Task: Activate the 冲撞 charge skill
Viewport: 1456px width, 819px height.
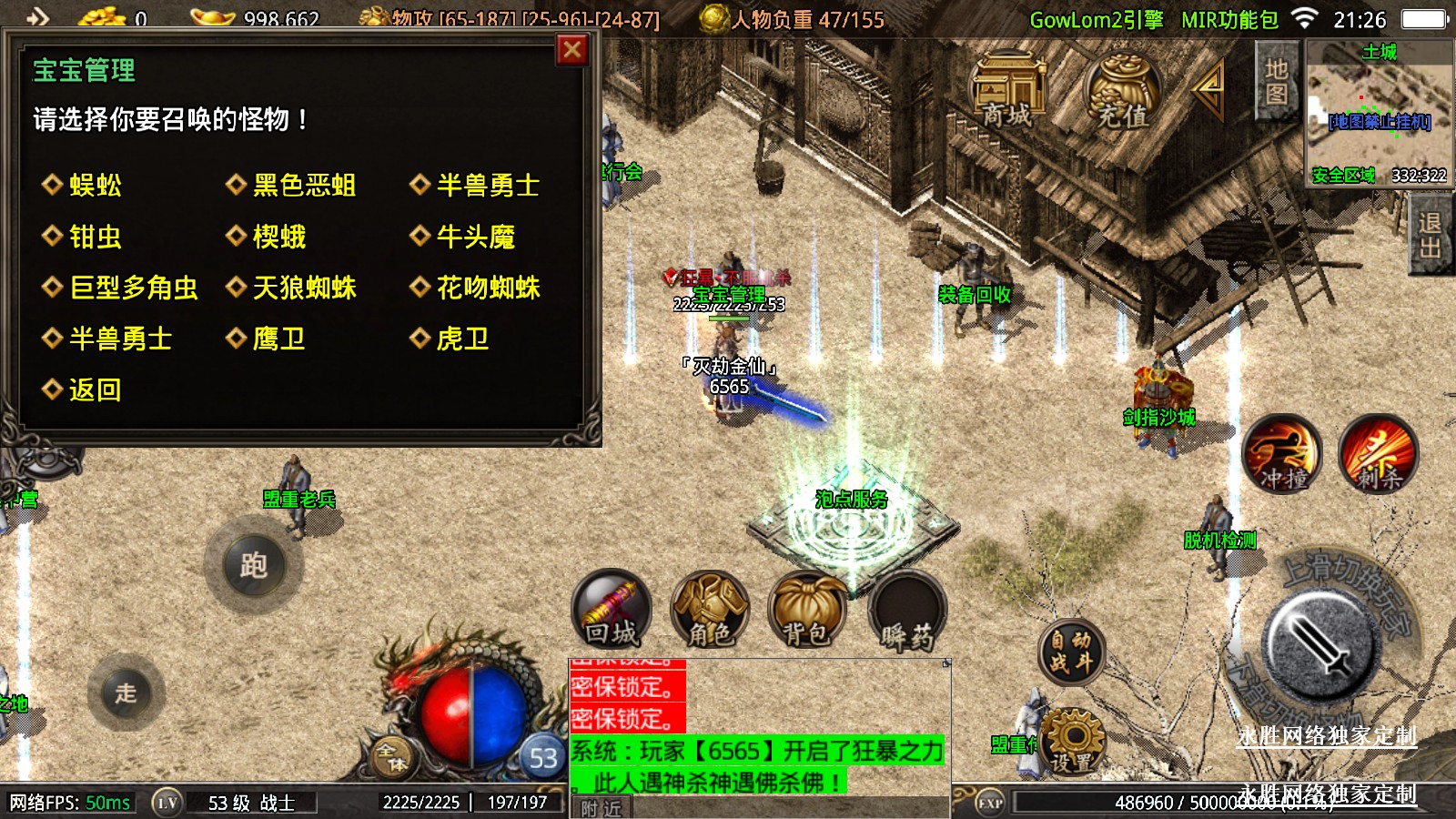Action: (x=1283, y=454)
